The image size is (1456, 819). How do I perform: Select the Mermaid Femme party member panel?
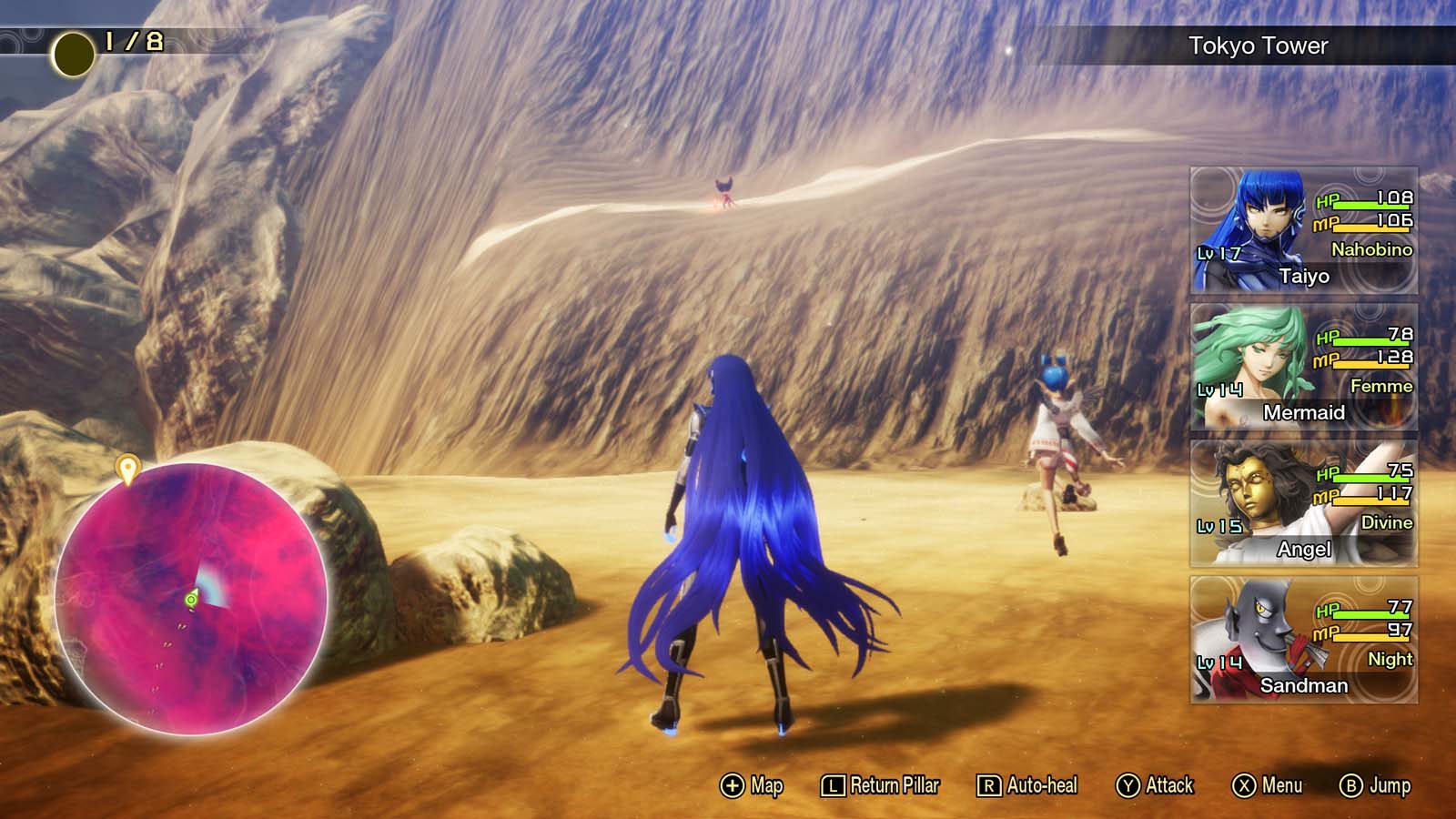point(1301,364)
